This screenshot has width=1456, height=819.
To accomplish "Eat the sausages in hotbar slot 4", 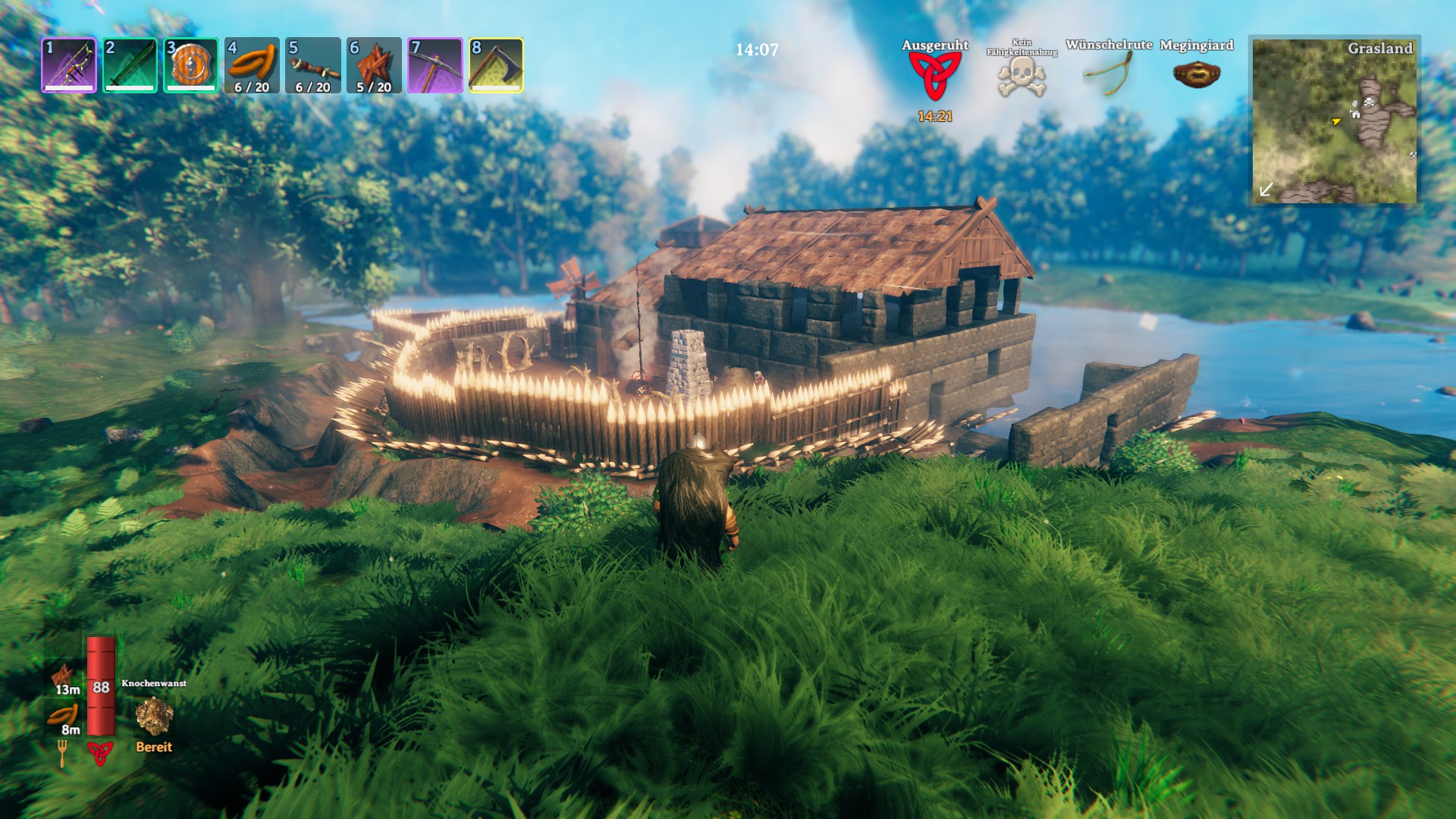I will 252,65.
